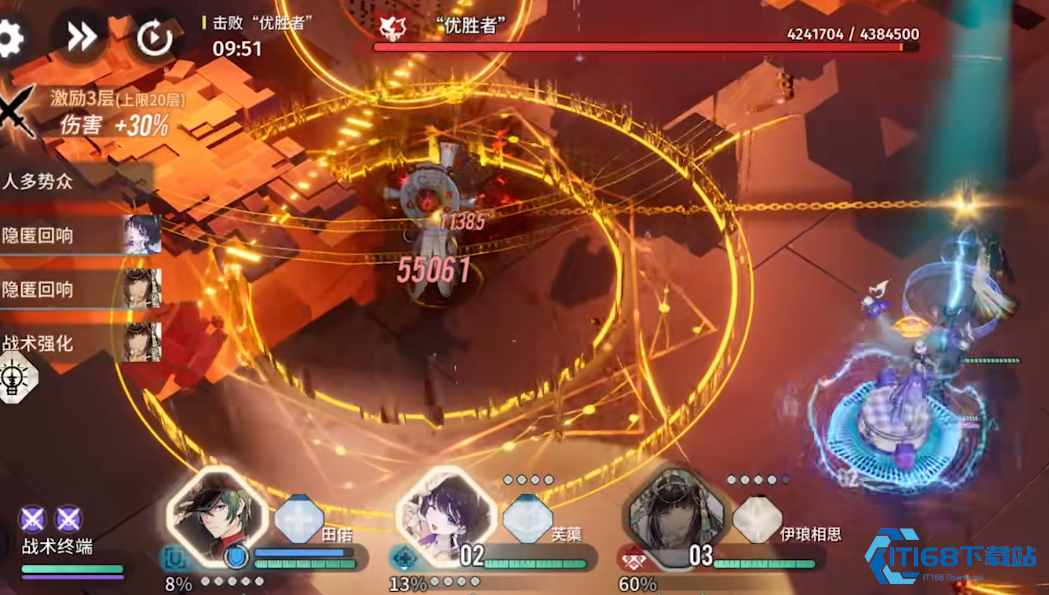Toggle the circular auto-battle button
Screen dimensions: 1049x595
click(x=154, y=38)
